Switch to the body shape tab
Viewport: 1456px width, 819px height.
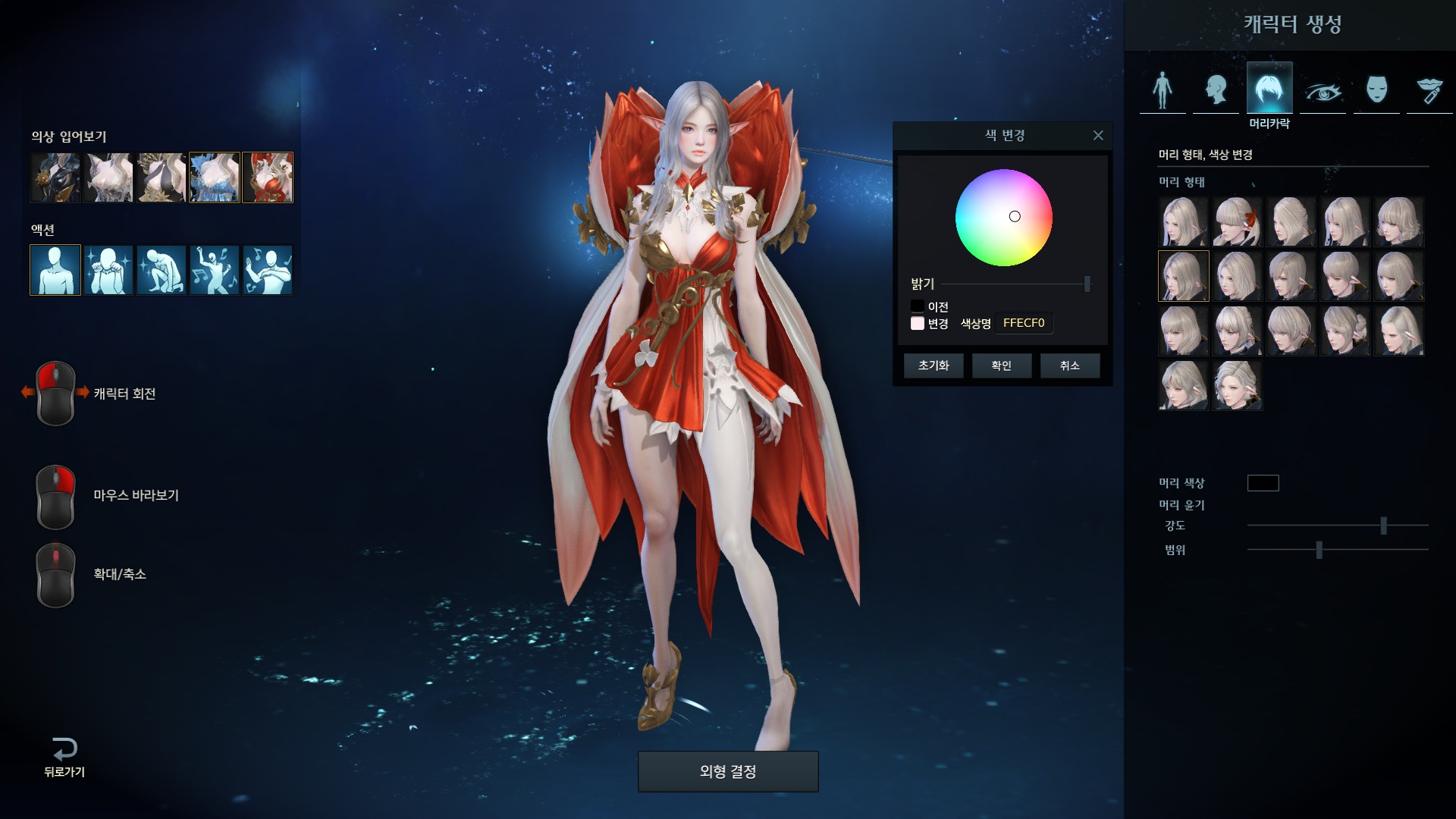click(x=1163, y=89)
